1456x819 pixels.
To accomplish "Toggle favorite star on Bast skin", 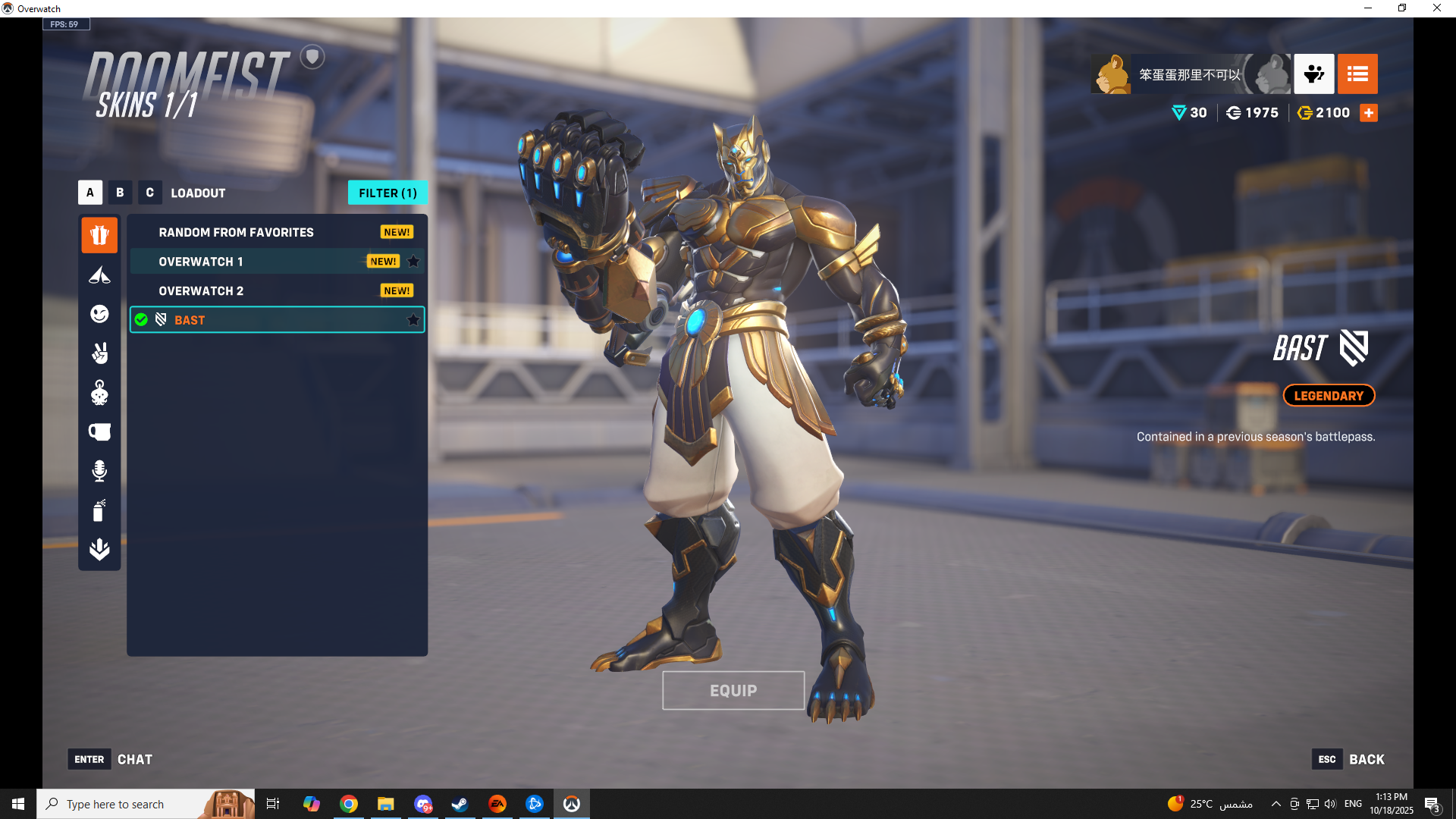I will (413, 320).
